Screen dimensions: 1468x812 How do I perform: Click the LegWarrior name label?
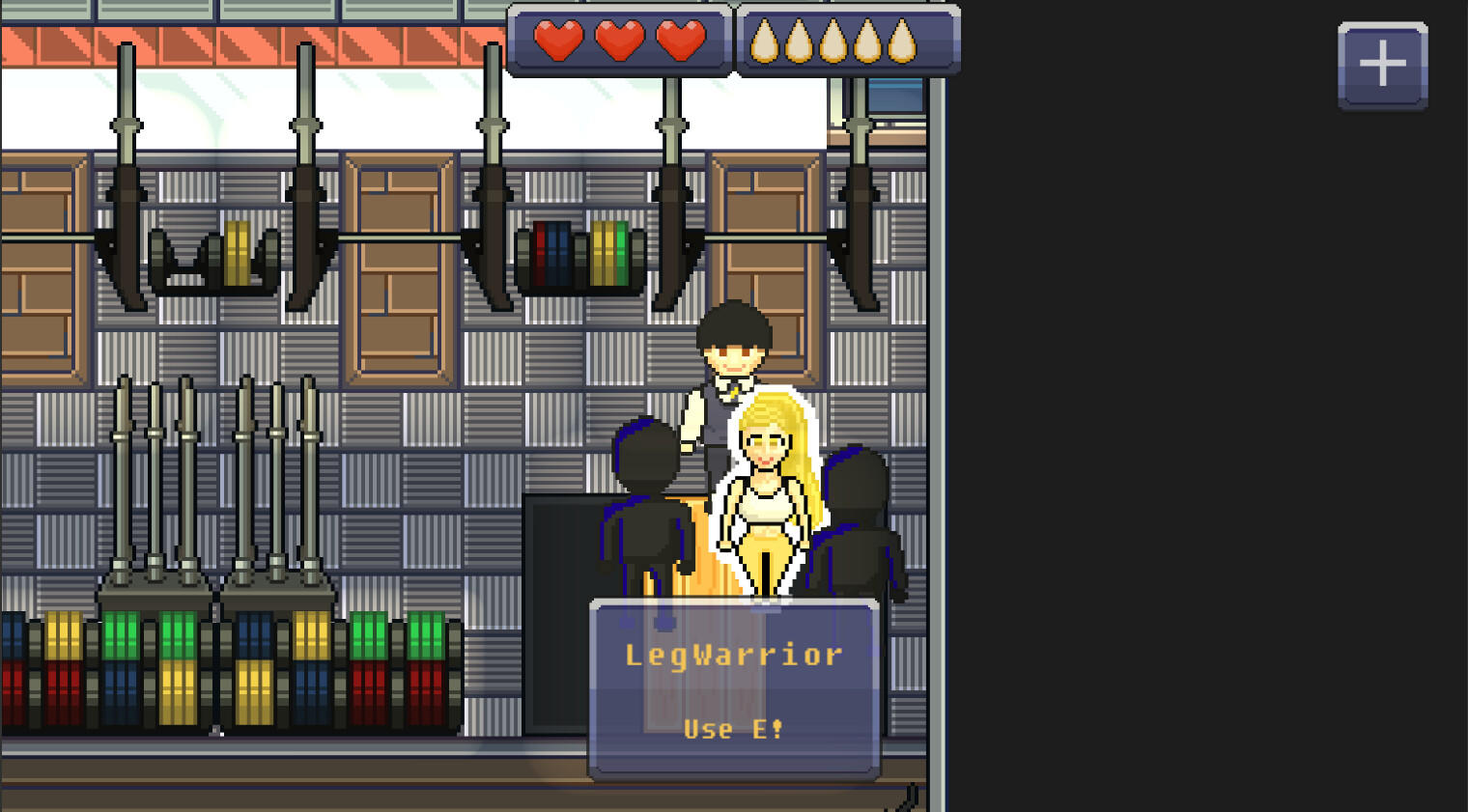[732, 655]
